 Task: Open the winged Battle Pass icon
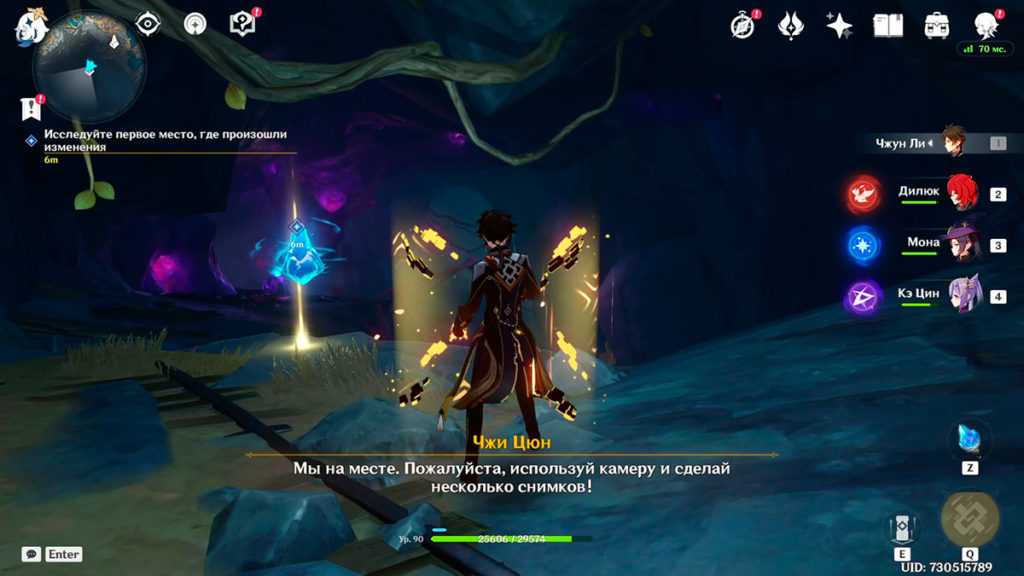tap(791, 26)
